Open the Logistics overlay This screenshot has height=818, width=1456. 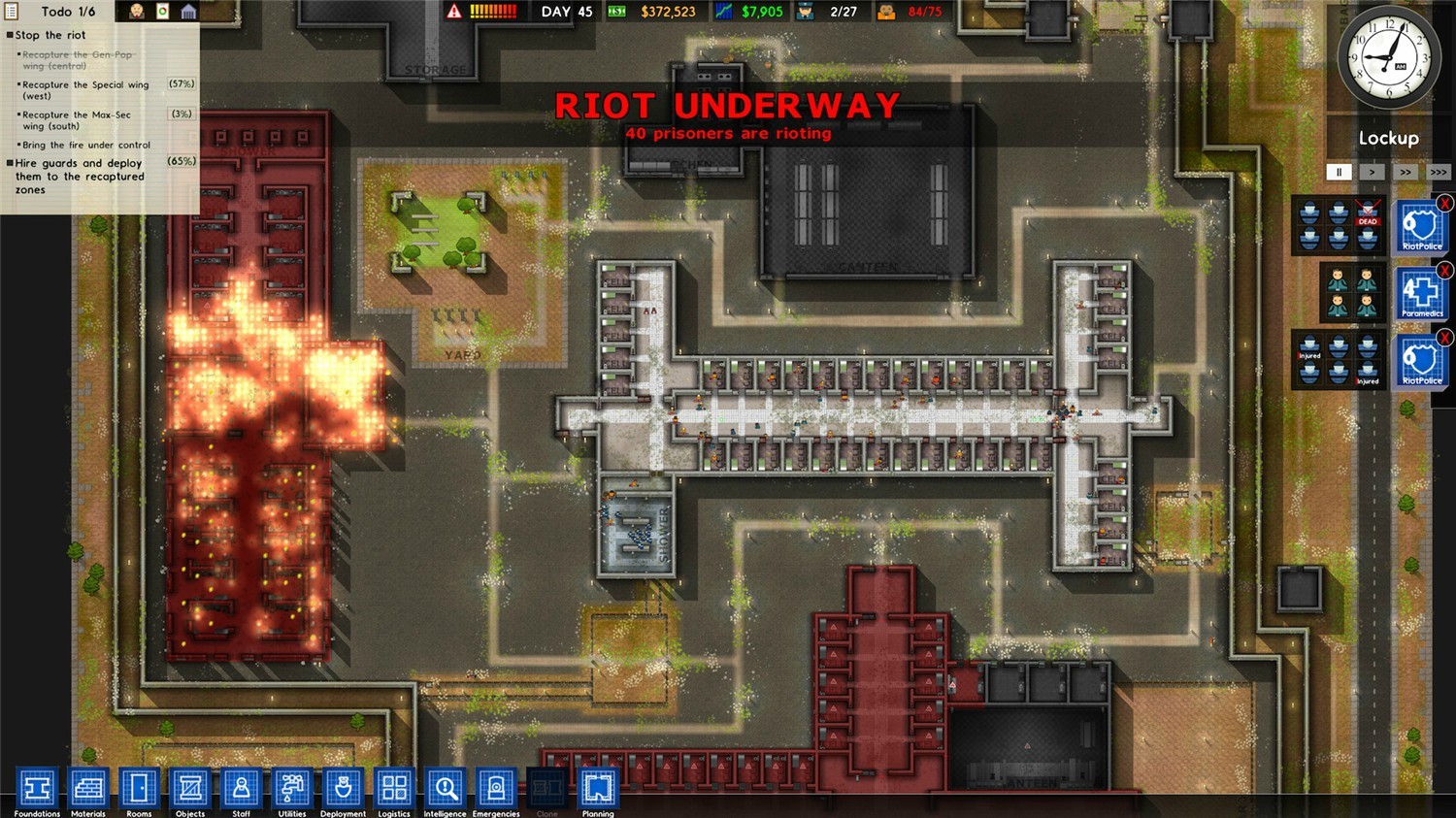click(393, 789)
